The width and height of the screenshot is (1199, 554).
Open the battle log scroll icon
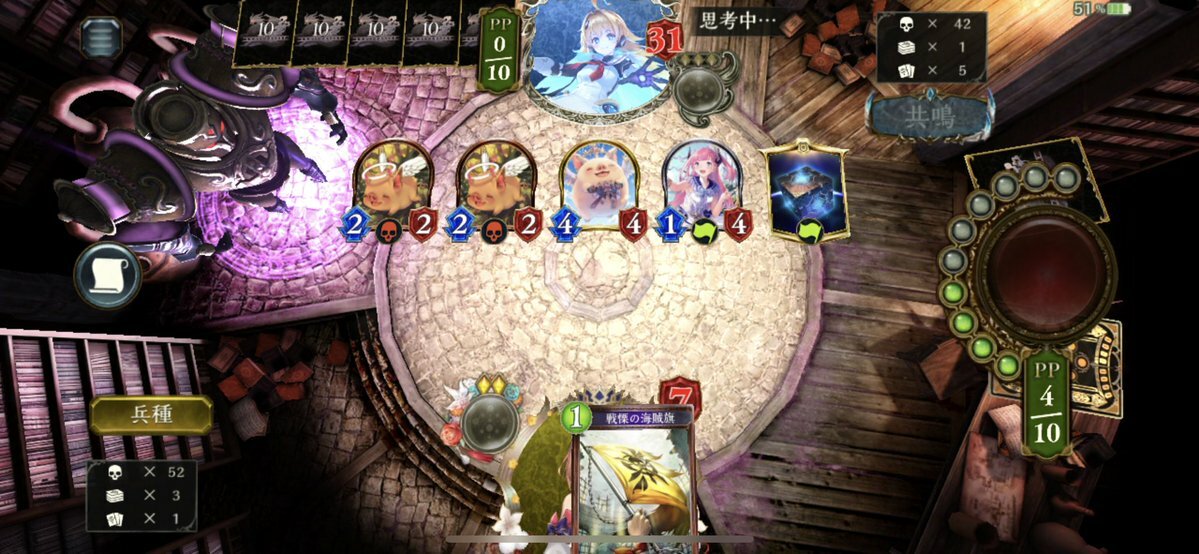pos(107,275)
